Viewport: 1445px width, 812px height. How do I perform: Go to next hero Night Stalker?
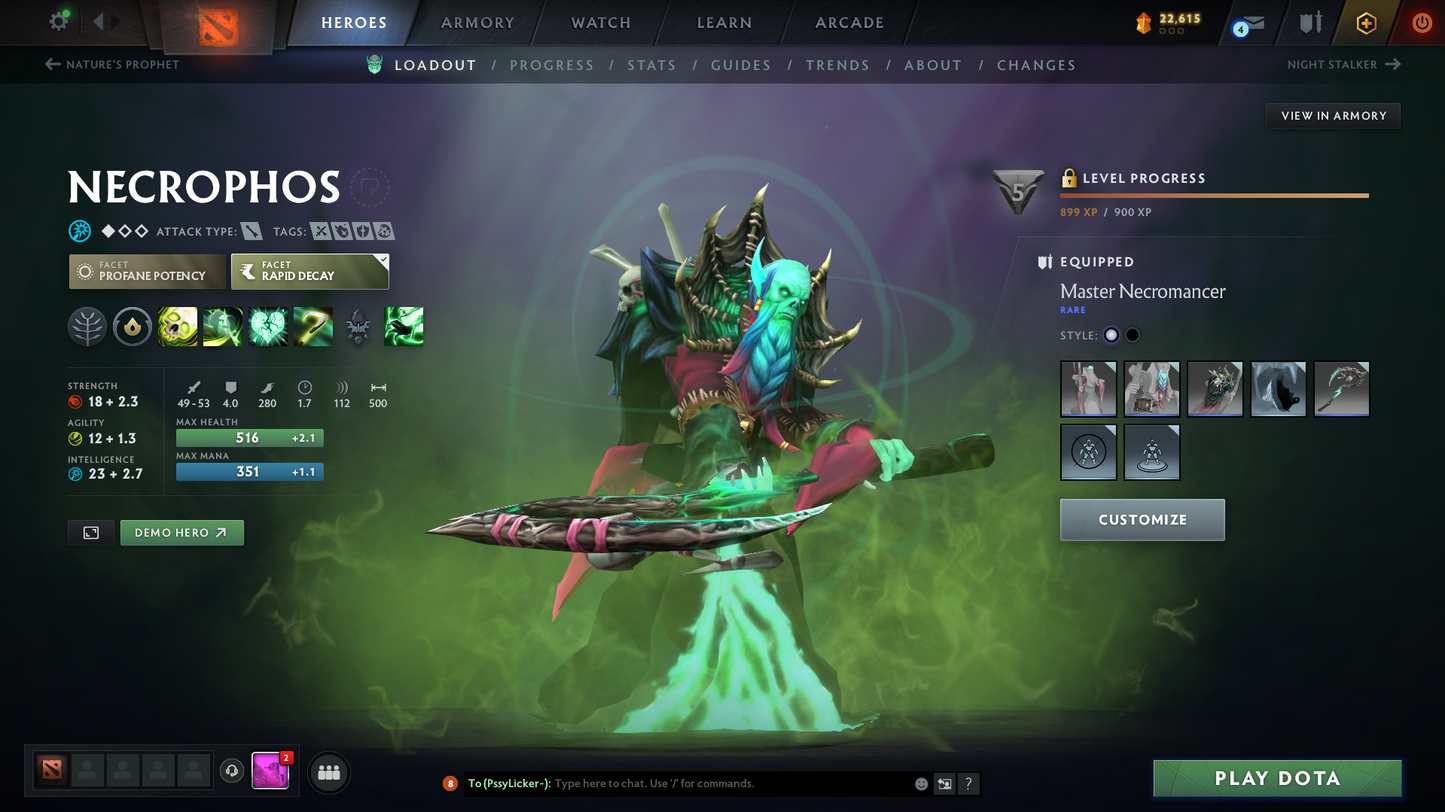(x=1343, y=64)
